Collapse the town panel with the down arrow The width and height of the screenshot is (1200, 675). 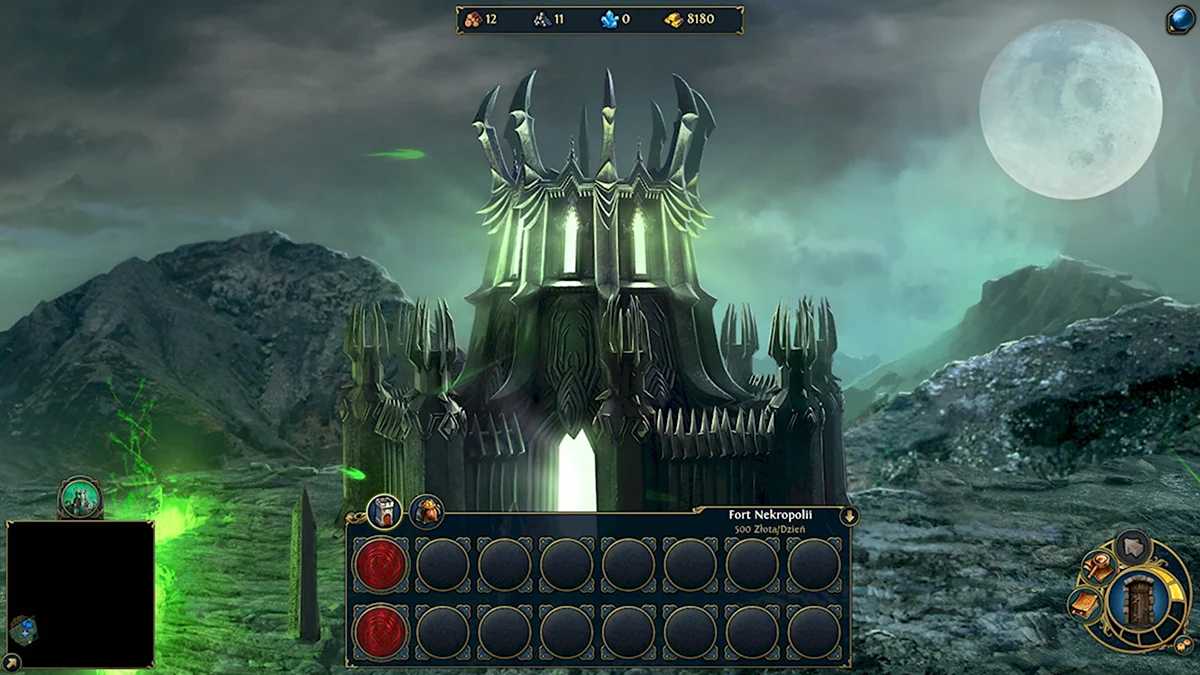point(849,517)
